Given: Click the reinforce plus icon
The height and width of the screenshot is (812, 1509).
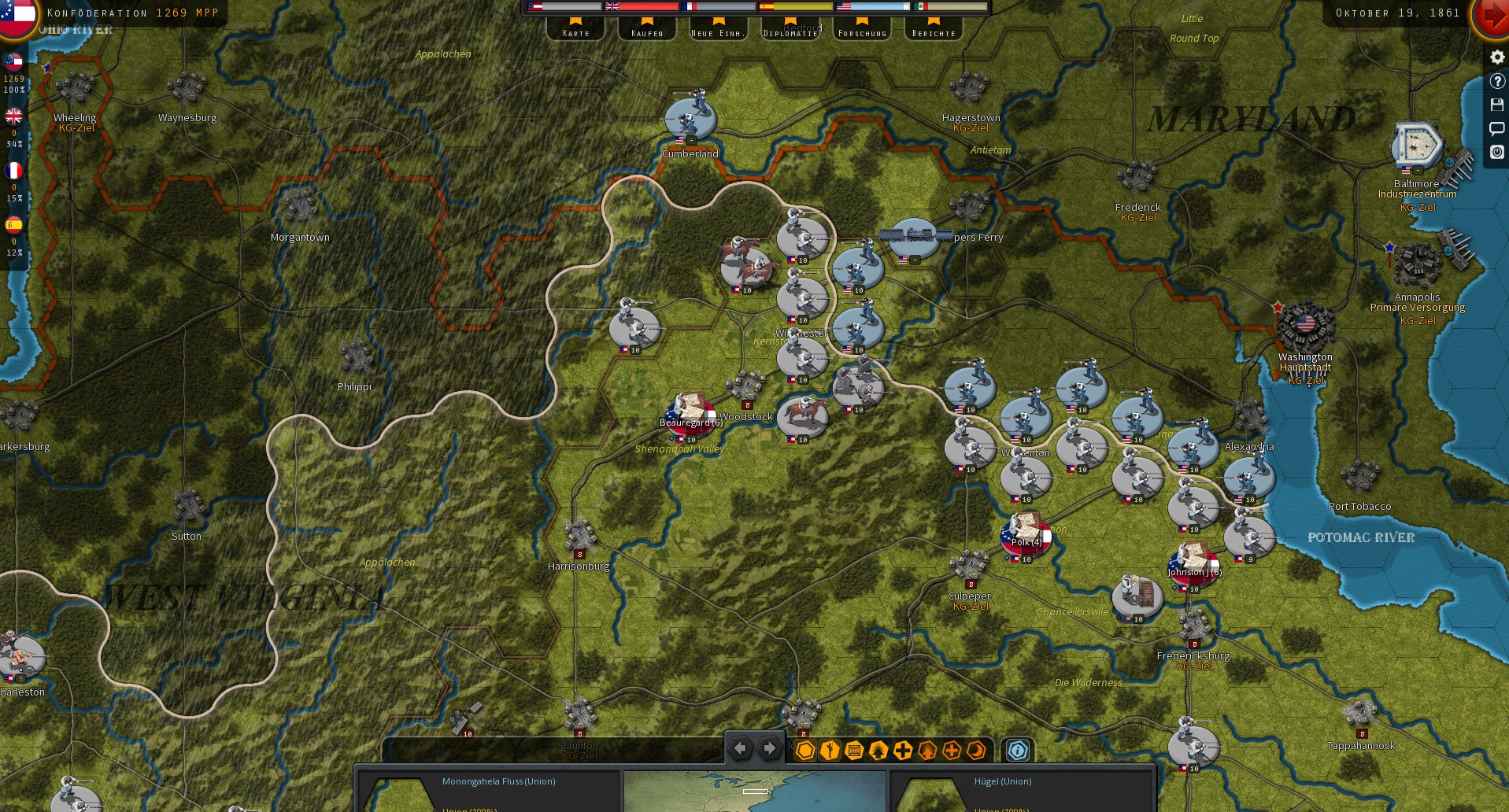Looking at the screenshot, I should (903, 751).
